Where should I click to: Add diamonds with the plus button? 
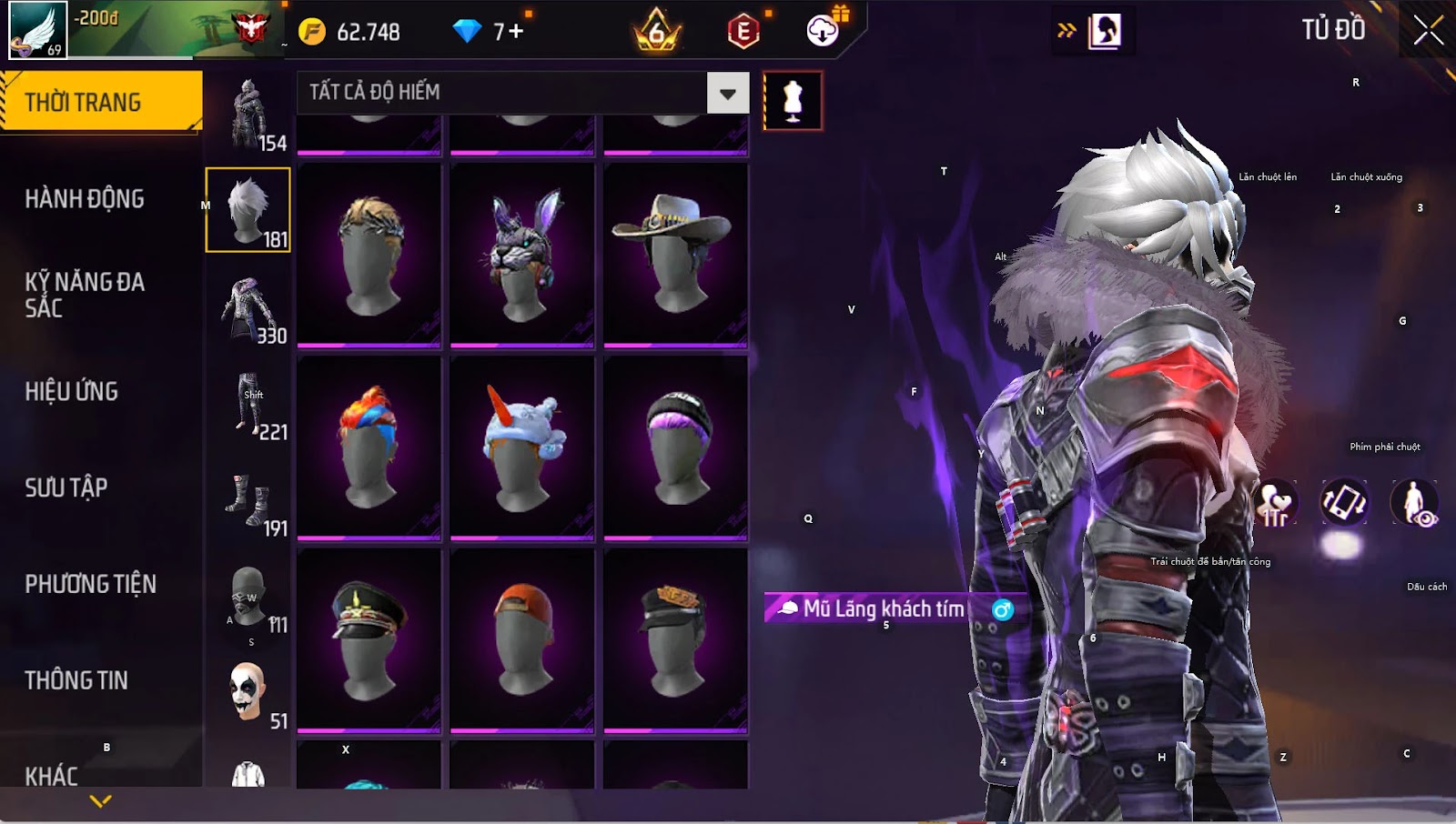(516, 32)
